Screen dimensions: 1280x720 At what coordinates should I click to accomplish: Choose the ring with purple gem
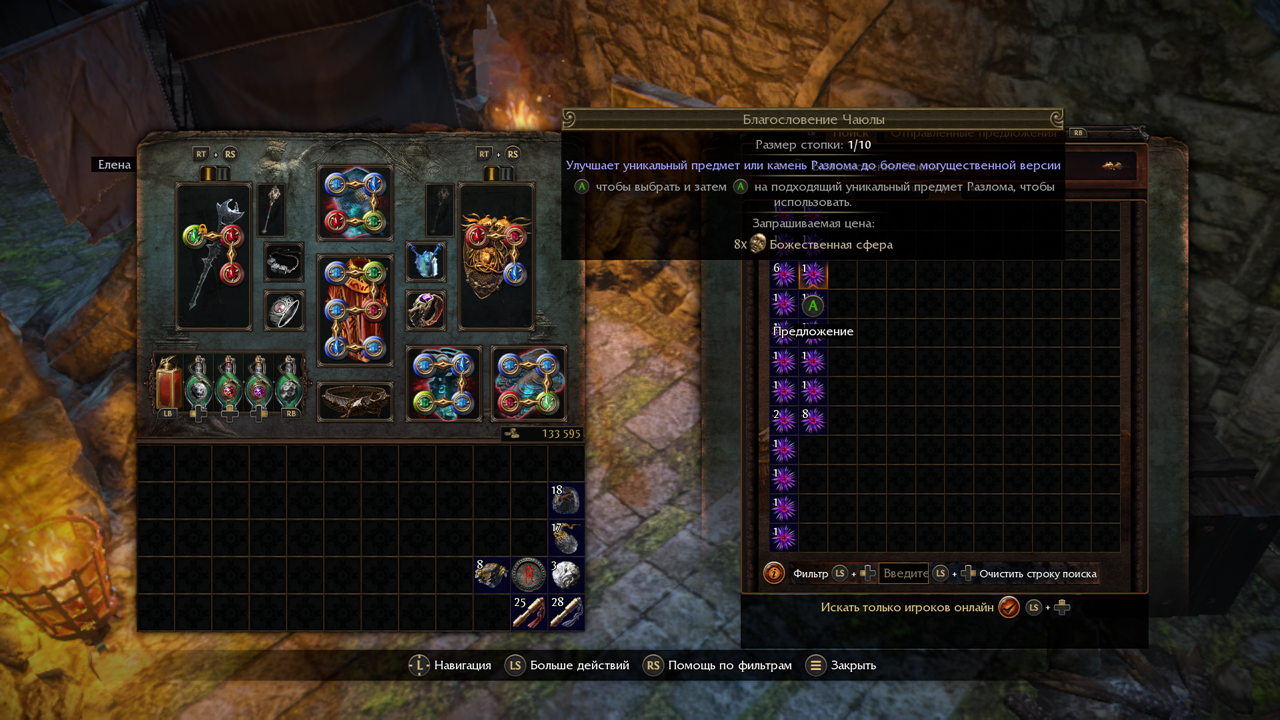point(425,310)
